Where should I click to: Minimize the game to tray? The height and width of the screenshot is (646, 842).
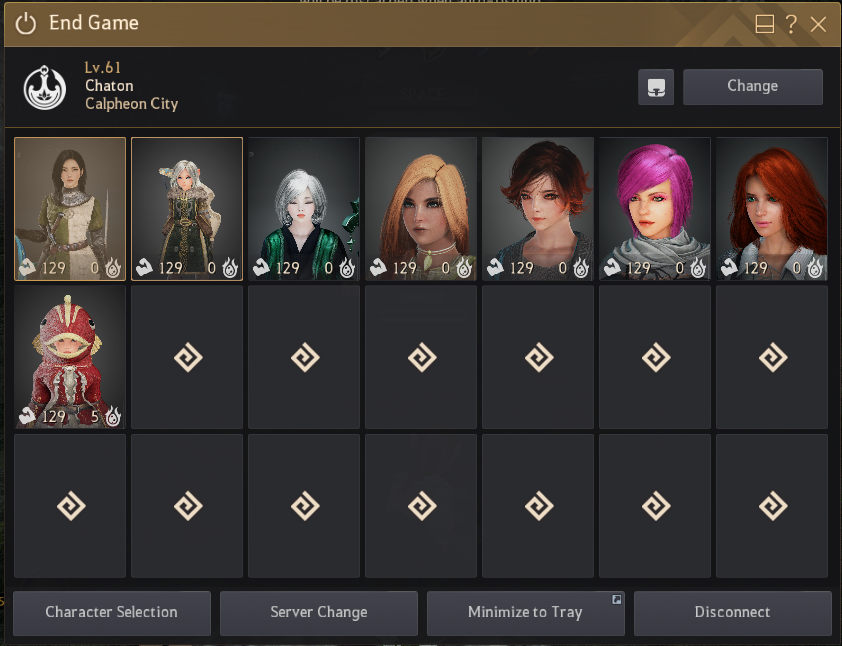(x=525, y=612)
